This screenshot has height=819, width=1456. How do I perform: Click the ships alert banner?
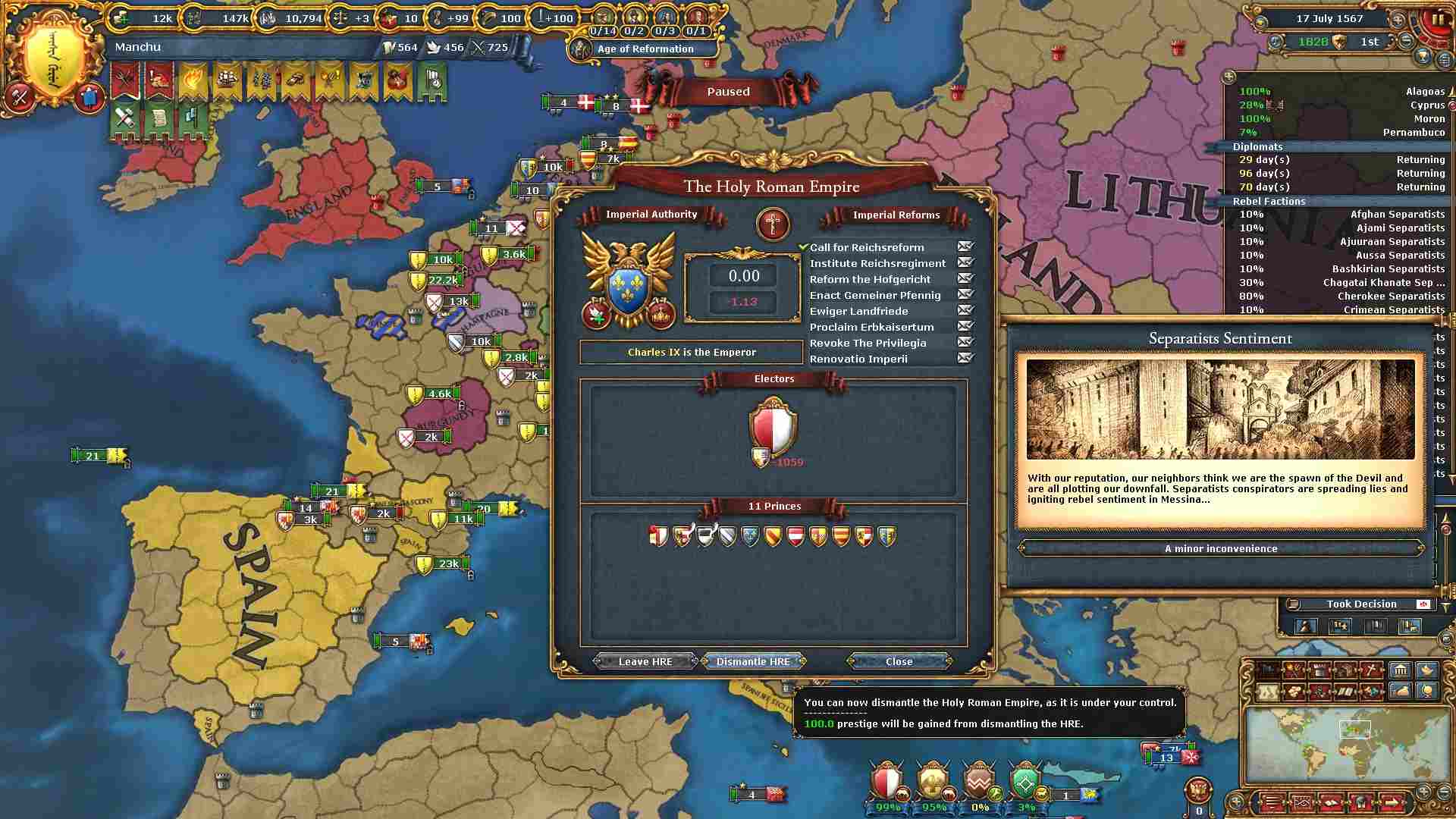[x=227, y=82]
